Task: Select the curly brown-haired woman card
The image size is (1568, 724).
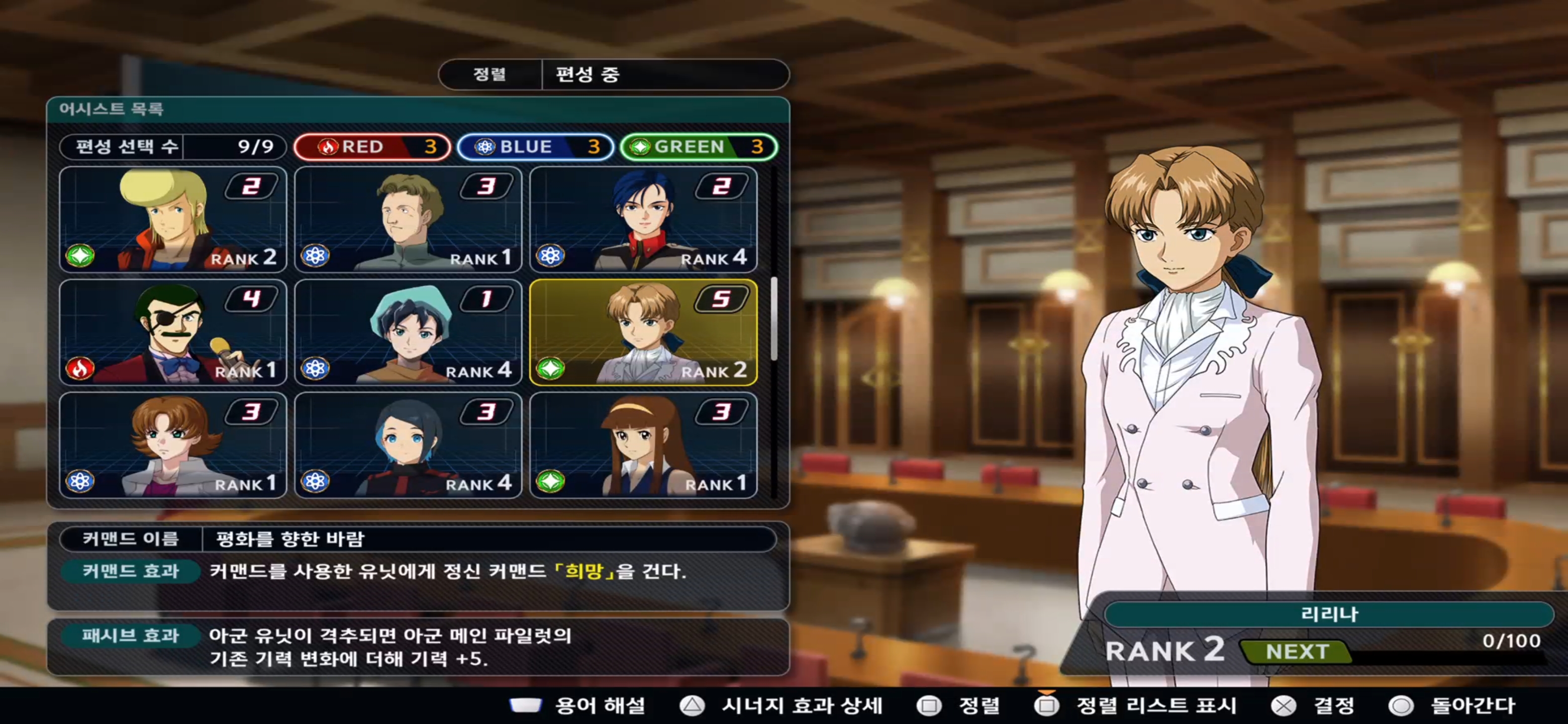Action: 173,445
